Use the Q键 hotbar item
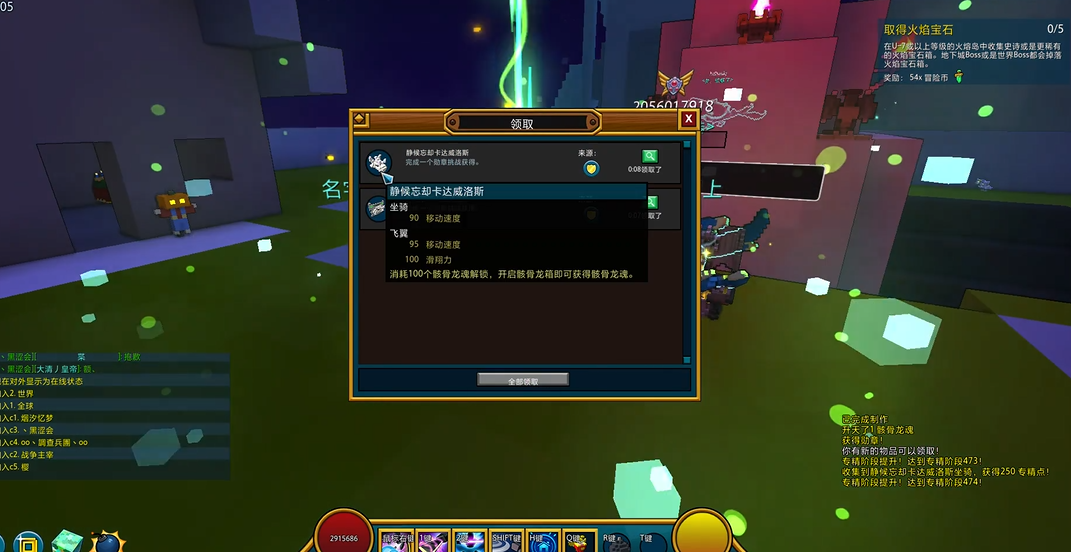1071x552 pixels. pyautogui.click(x=577, y=541)
